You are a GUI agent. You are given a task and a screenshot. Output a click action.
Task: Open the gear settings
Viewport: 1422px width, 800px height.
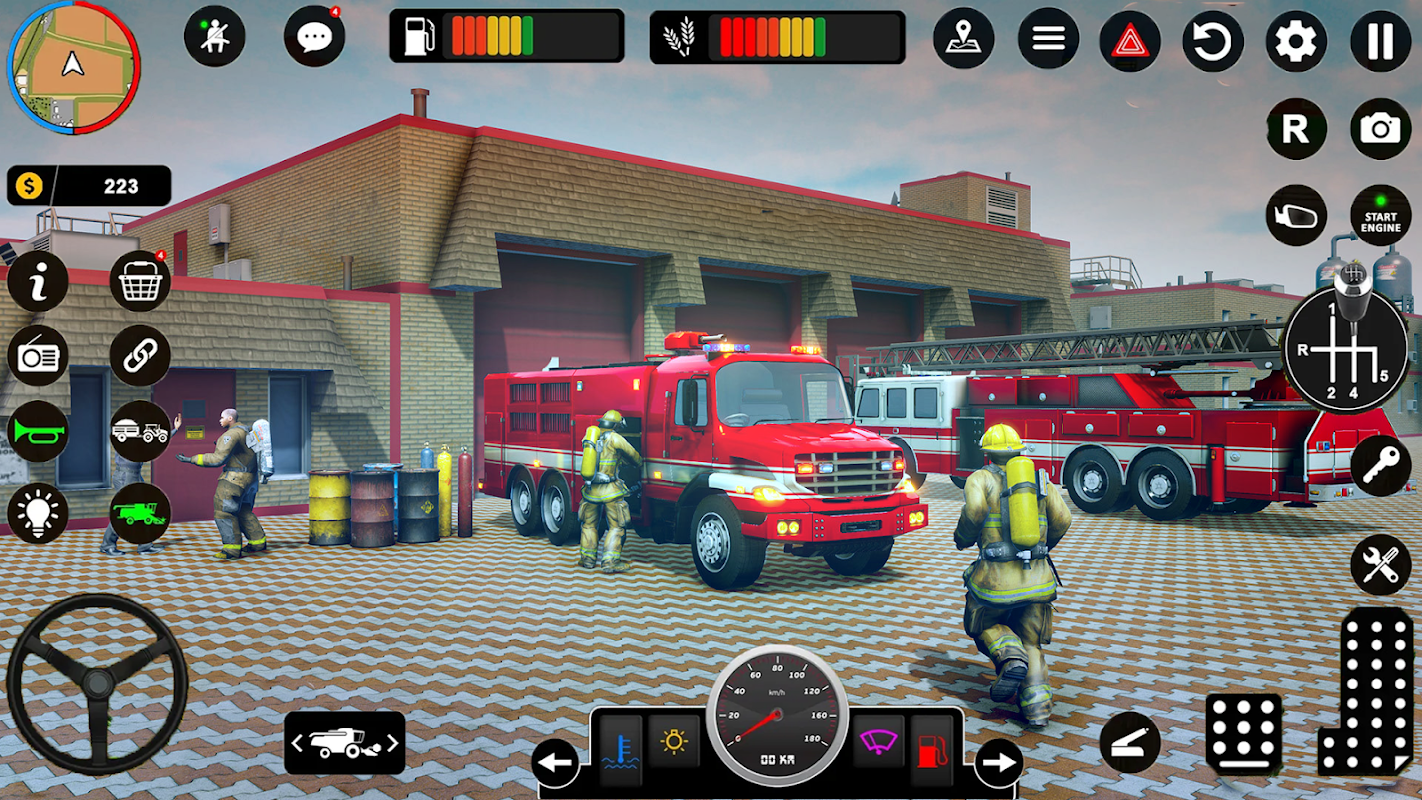(1297, 41)
